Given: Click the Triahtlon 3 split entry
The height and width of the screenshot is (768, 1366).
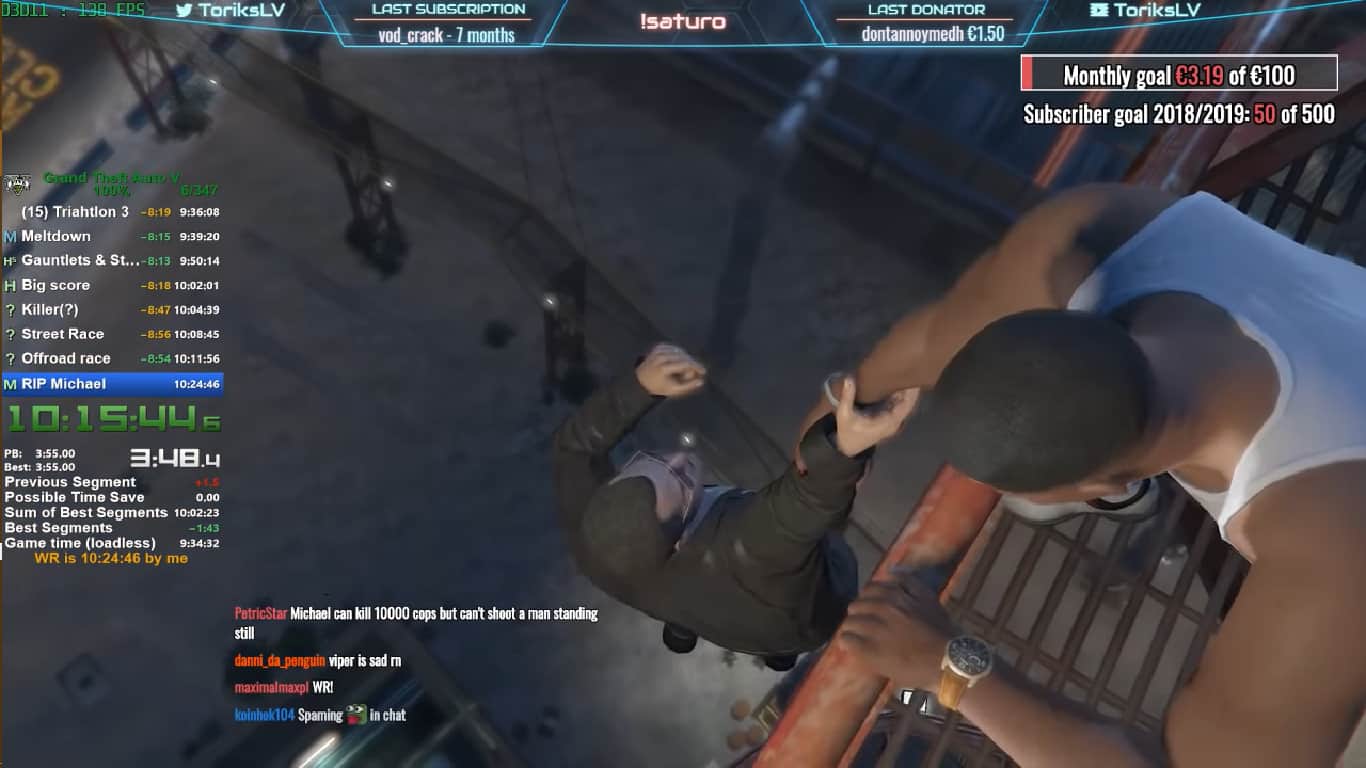Looking at the screenshot, I should [75, 211].
